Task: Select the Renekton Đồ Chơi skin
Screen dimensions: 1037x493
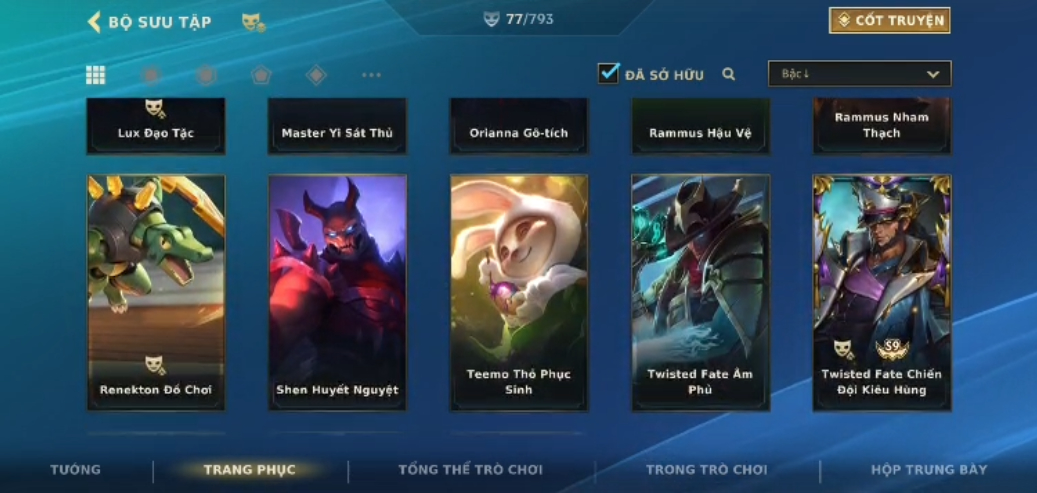Action: (156, 292)
